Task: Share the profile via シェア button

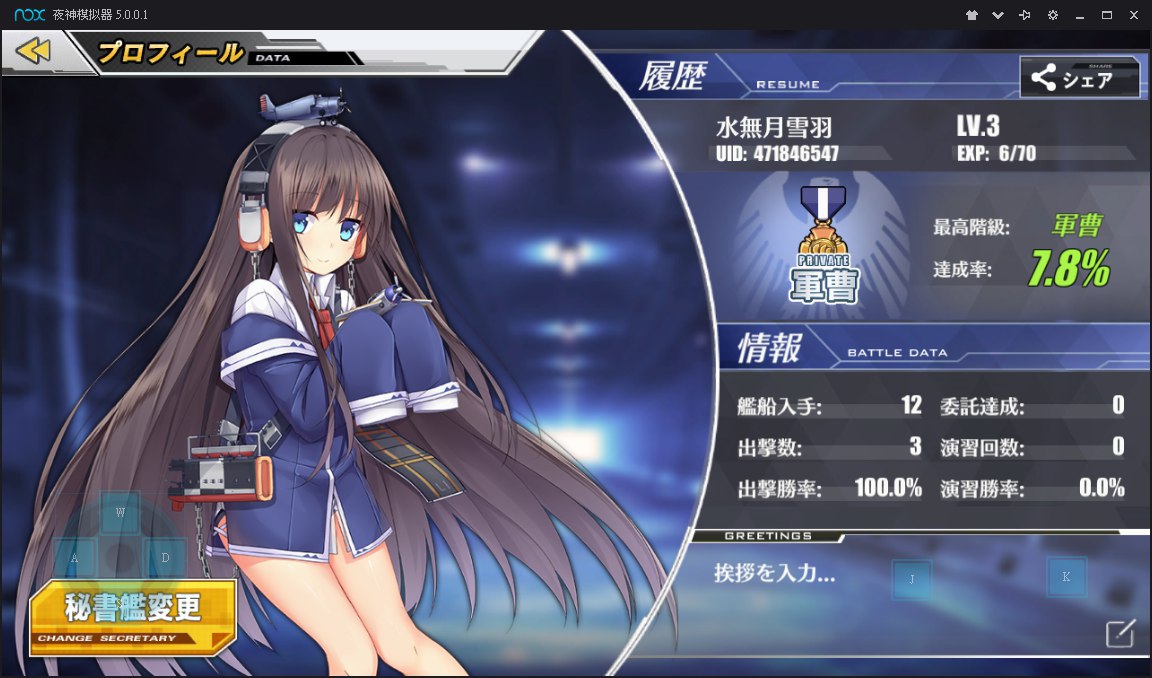Action: [x=1079, y=78]
